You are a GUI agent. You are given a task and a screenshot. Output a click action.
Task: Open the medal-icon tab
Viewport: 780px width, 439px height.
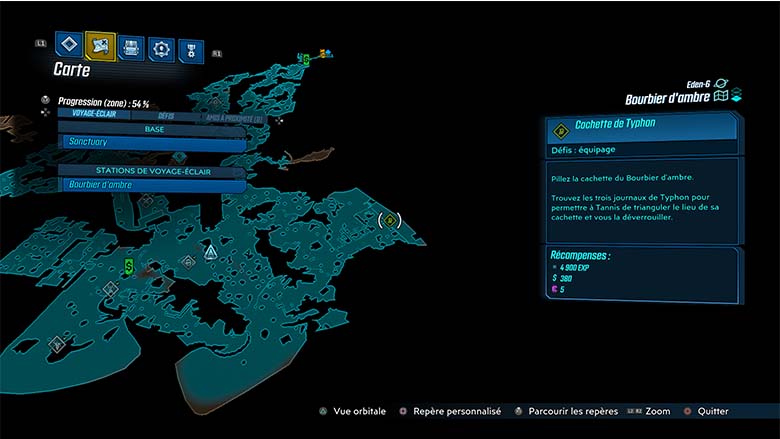pos(190,50)
